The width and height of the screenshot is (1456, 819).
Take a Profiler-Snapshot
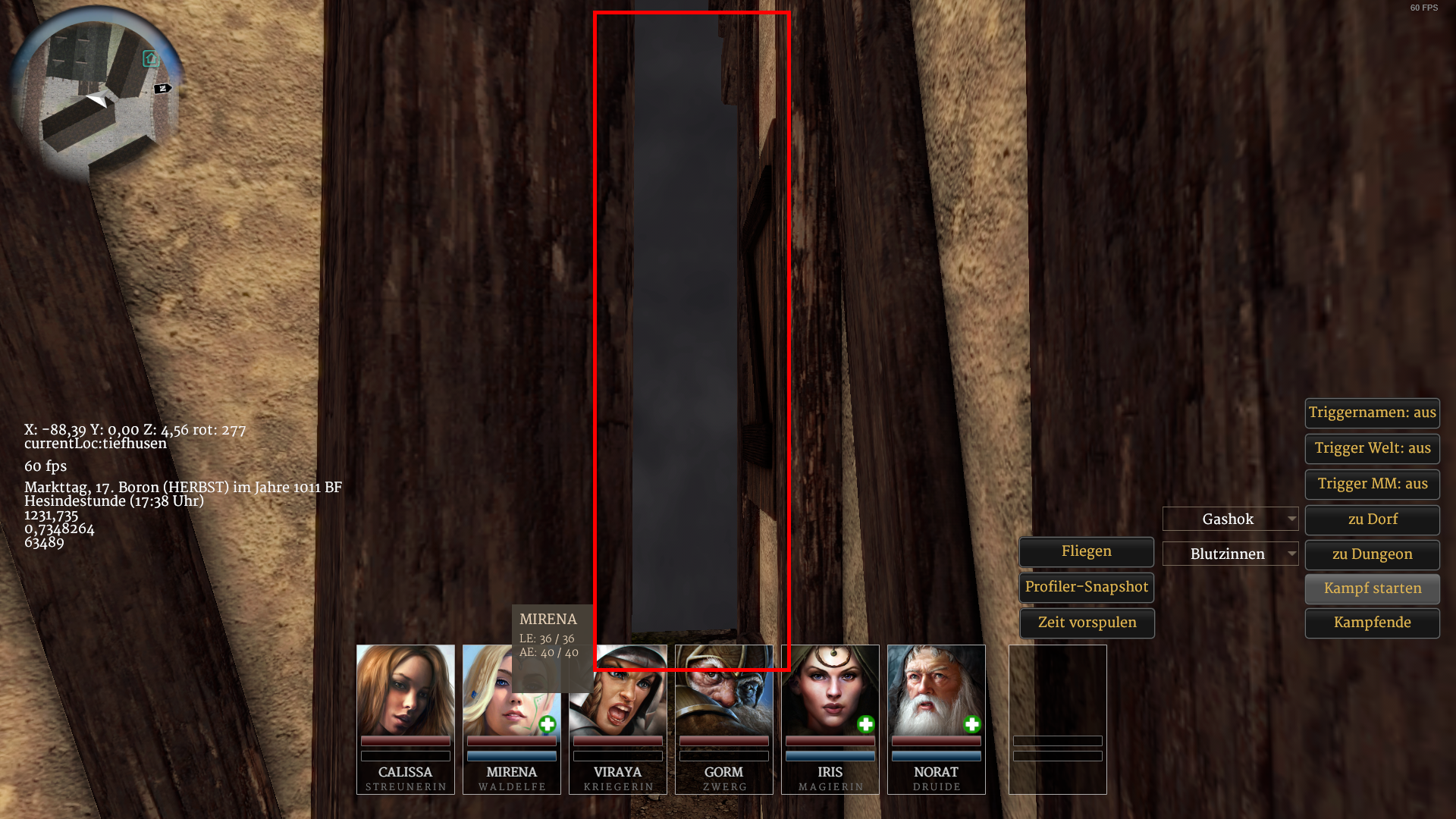tap(1086, 587)
